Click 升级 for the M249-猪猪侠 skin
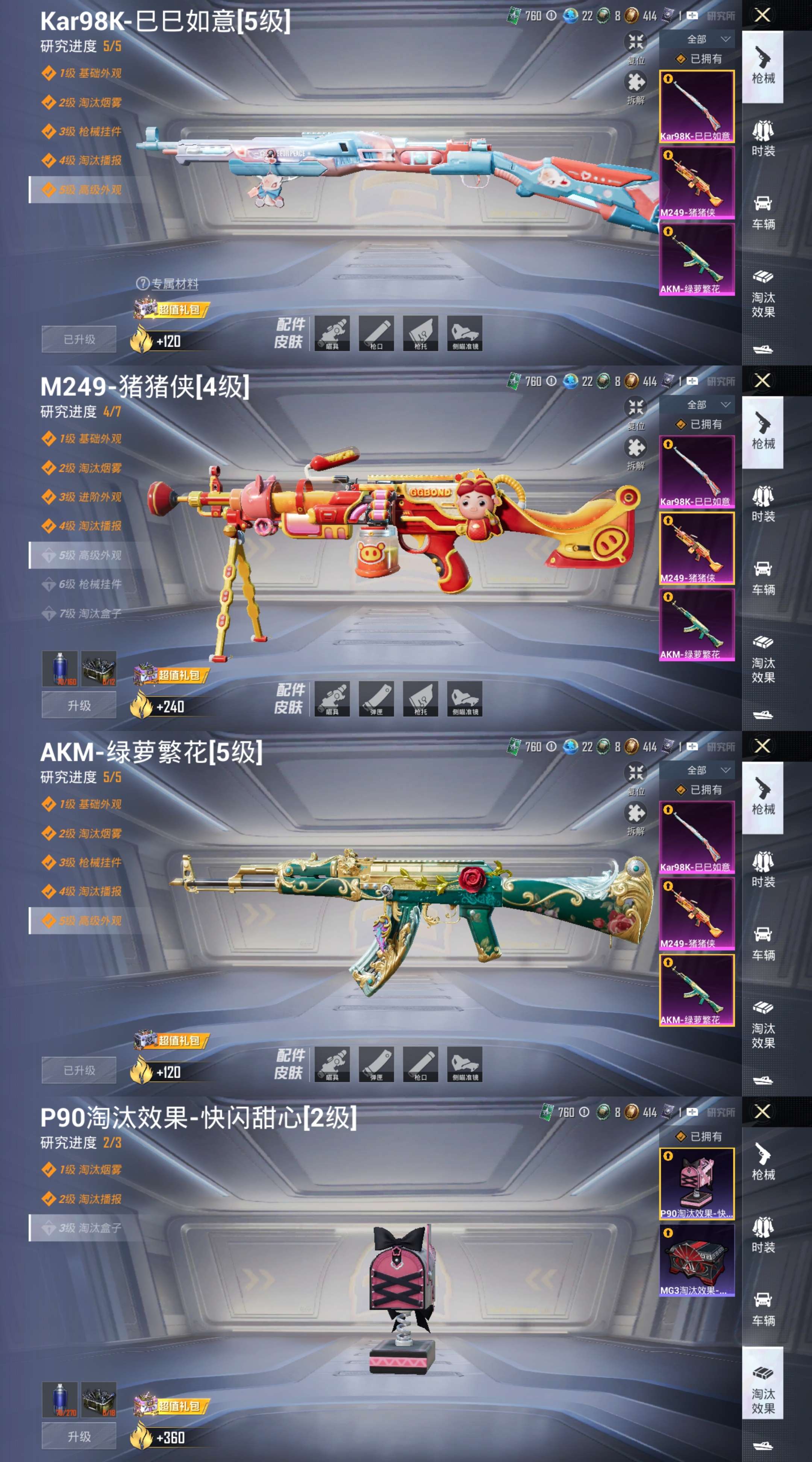The height and width of the screenshot is (1462, 812). [79, 705]
